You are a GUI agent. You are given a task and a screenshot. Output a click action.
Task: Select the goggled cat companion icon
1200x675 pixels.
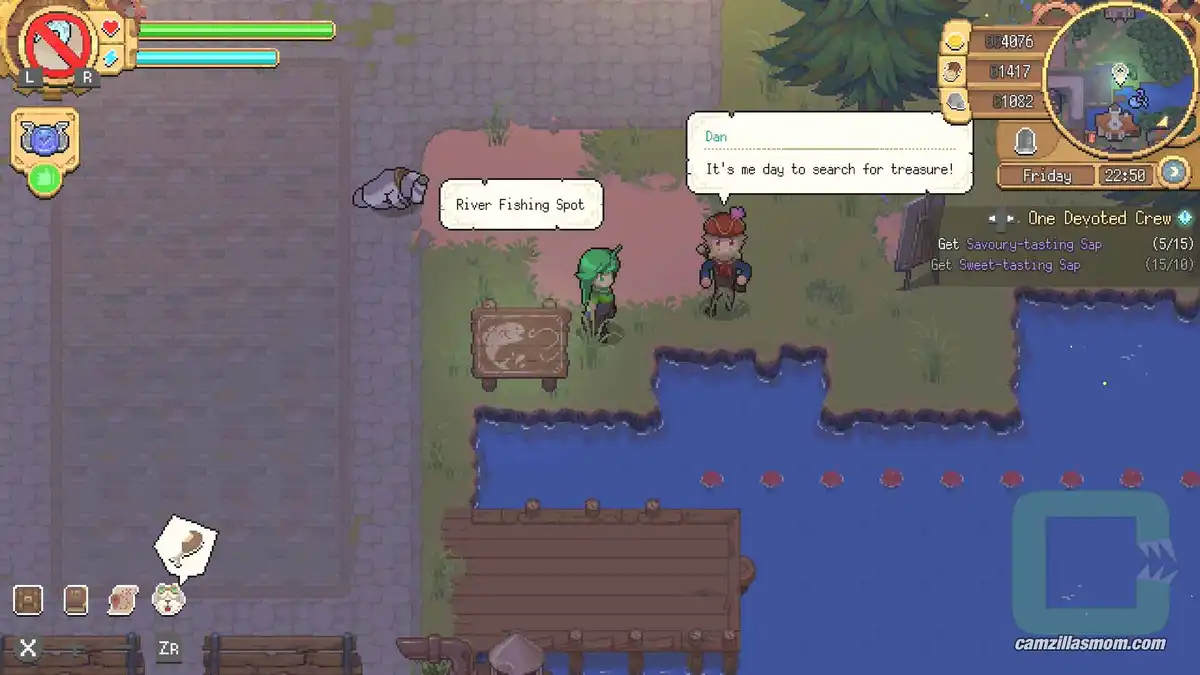(168, 599)
